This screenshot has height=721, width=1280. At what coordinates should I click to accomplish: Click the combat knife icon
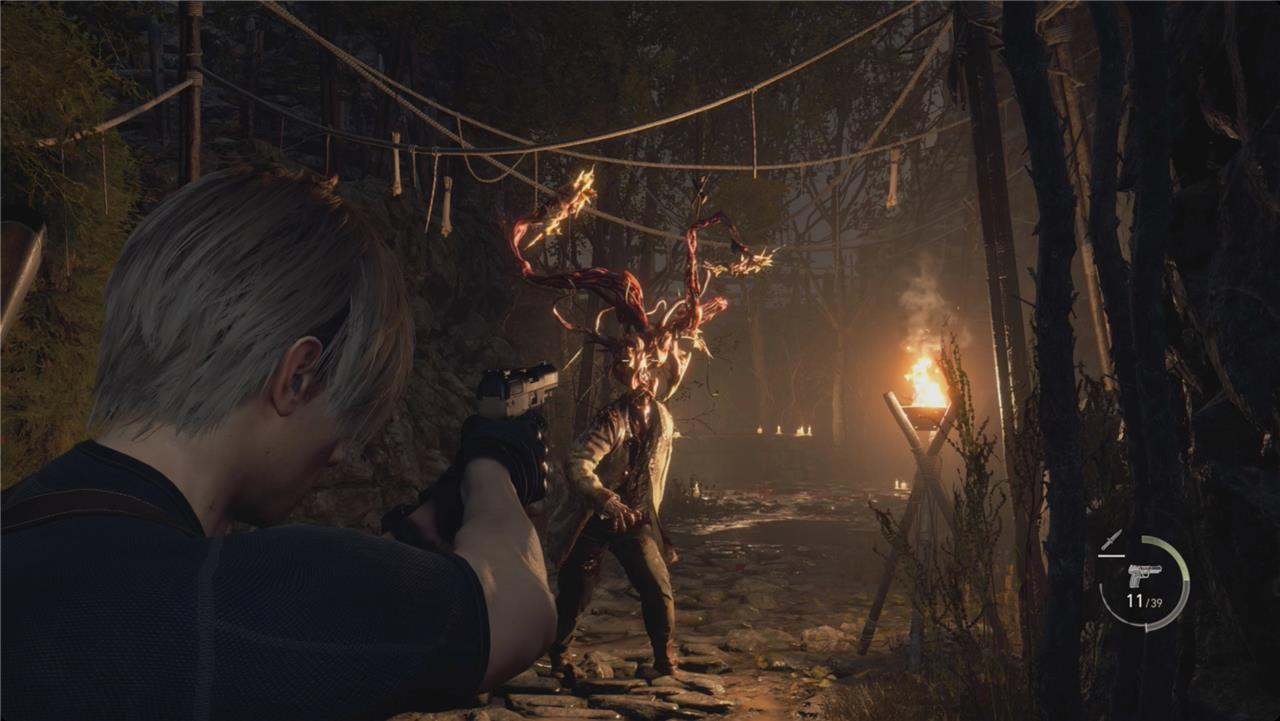[x=1111, y=539]
